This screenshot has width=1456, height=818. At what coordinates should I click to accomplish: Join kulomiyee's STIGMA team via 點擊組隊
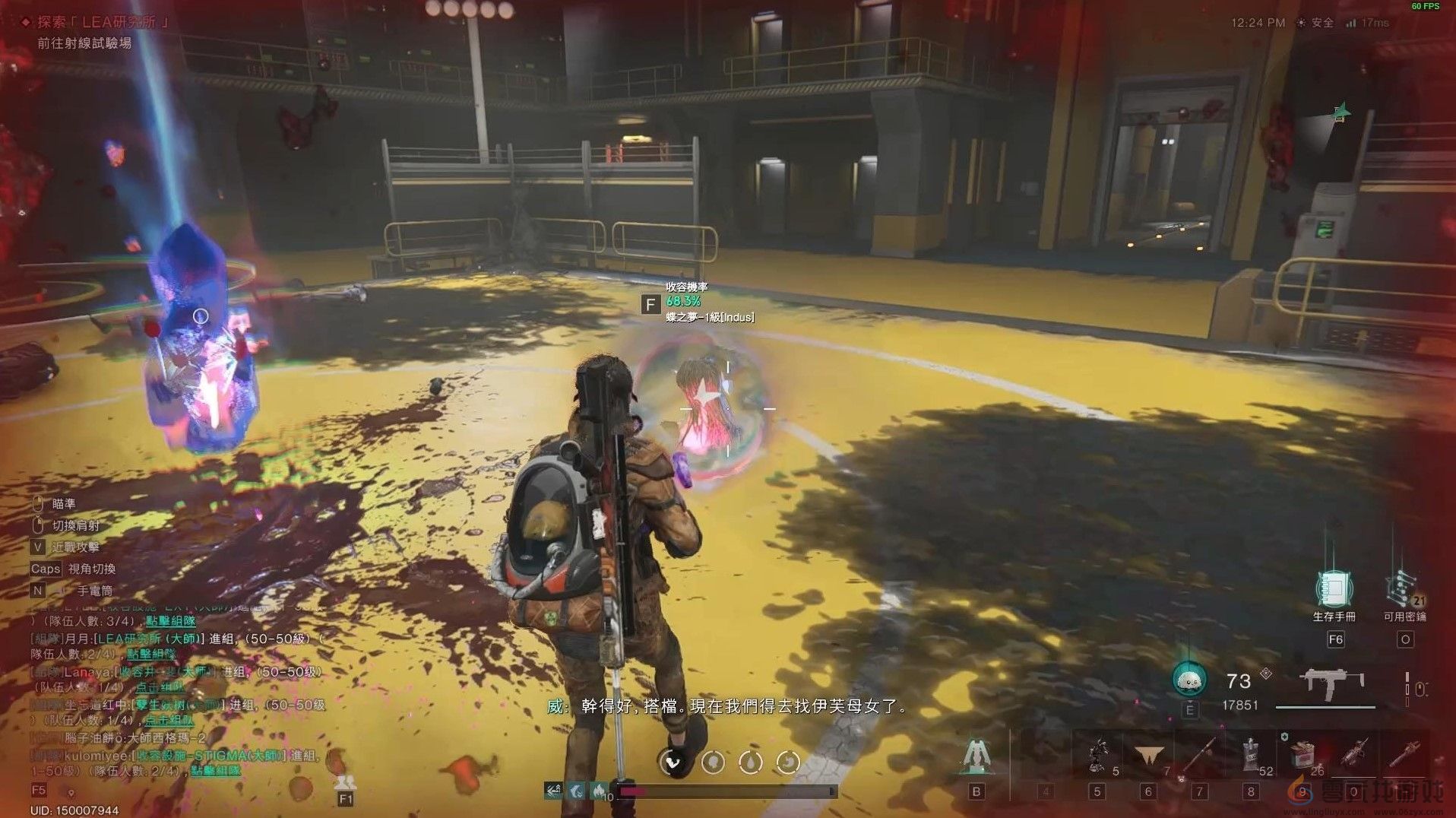point(215,770)
